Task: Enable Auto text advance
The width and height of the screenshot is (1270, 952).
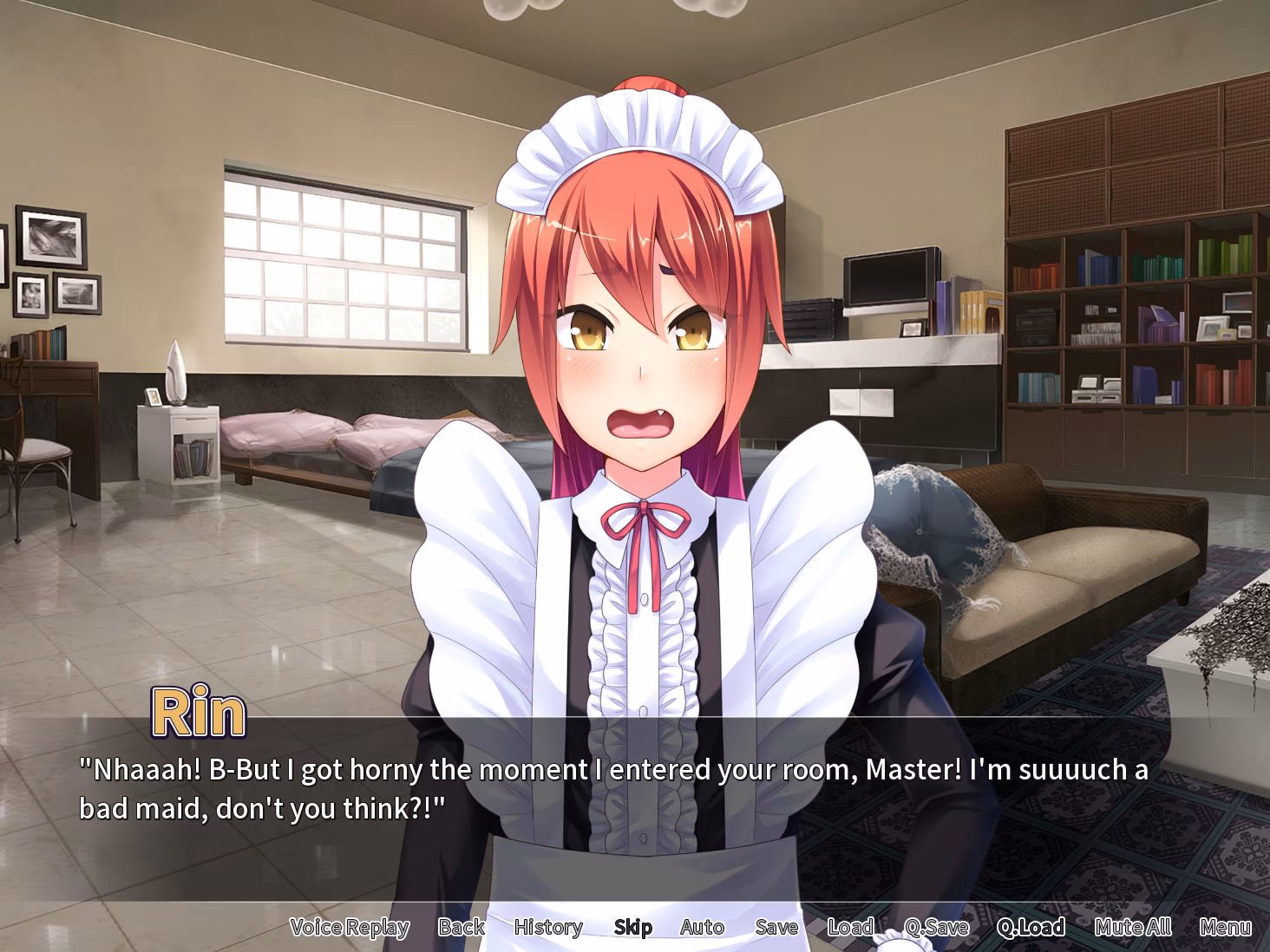Action: [x=702, y=927]
